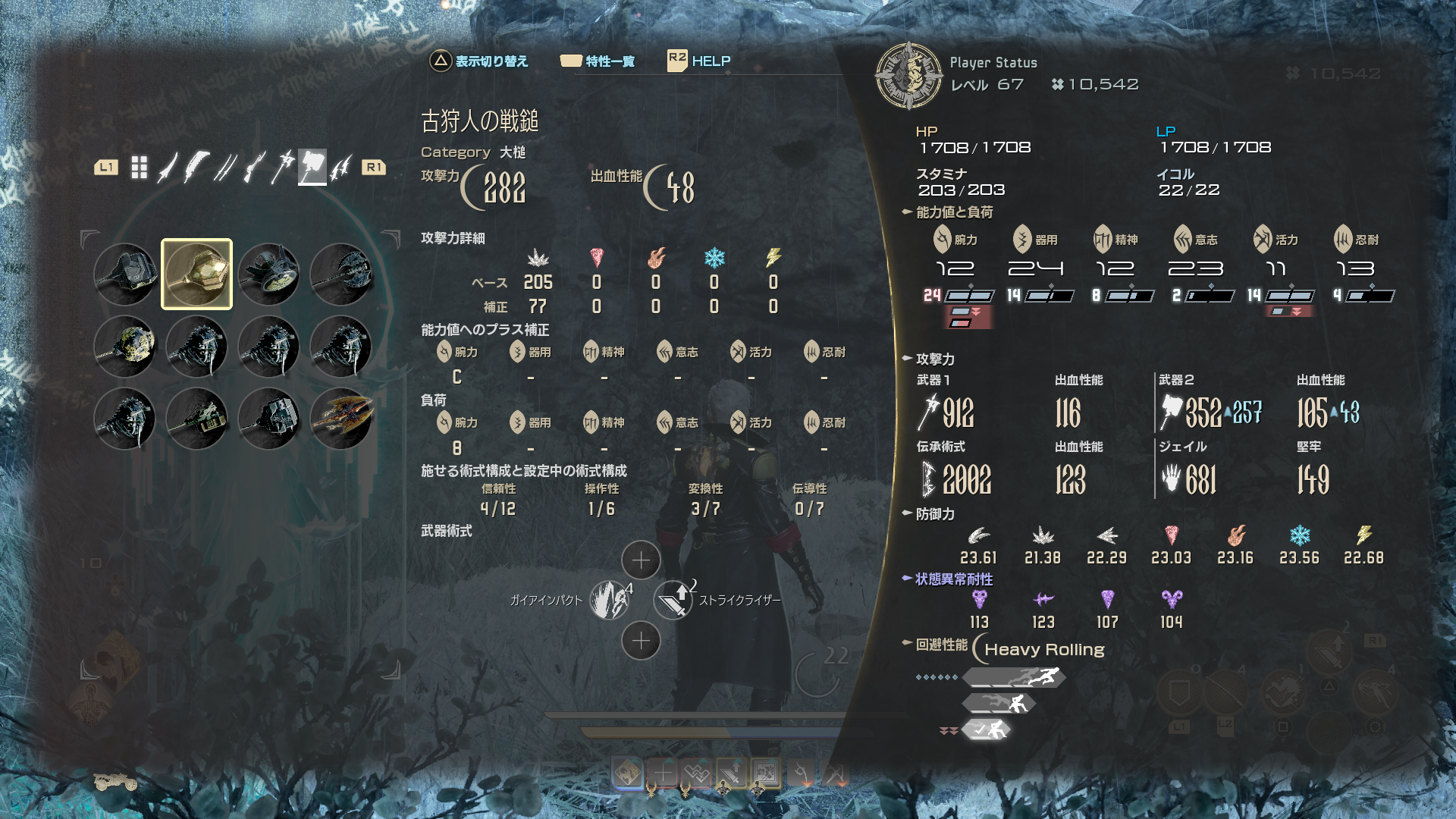The image size is (1456, 819).
Task: Switch to the dual claw blades tab
Action: coord(341,168)
